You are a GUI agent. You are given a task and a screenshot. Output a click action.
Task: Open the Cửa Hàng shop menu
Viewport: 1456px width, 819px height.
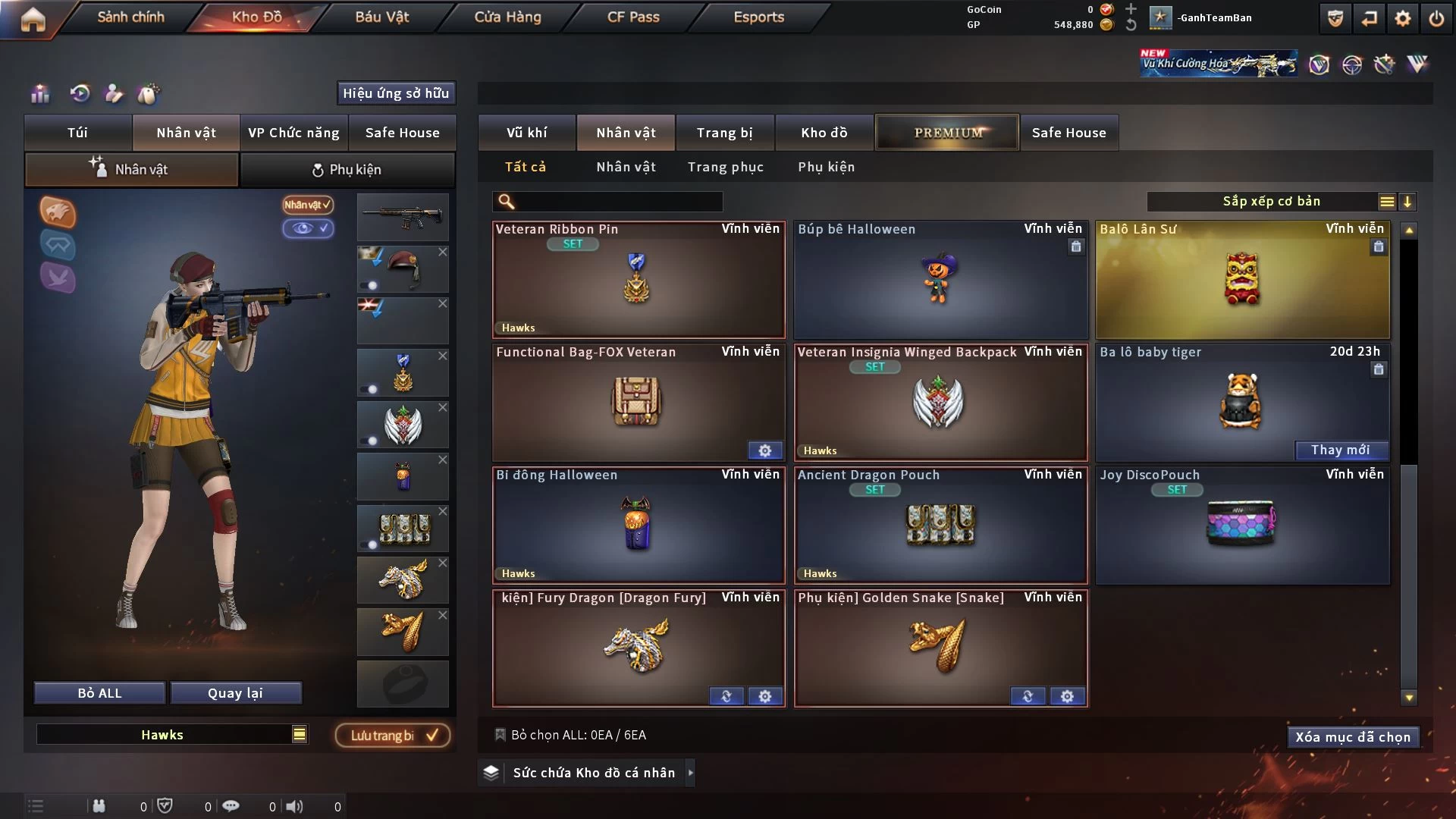tap(507, 17)
